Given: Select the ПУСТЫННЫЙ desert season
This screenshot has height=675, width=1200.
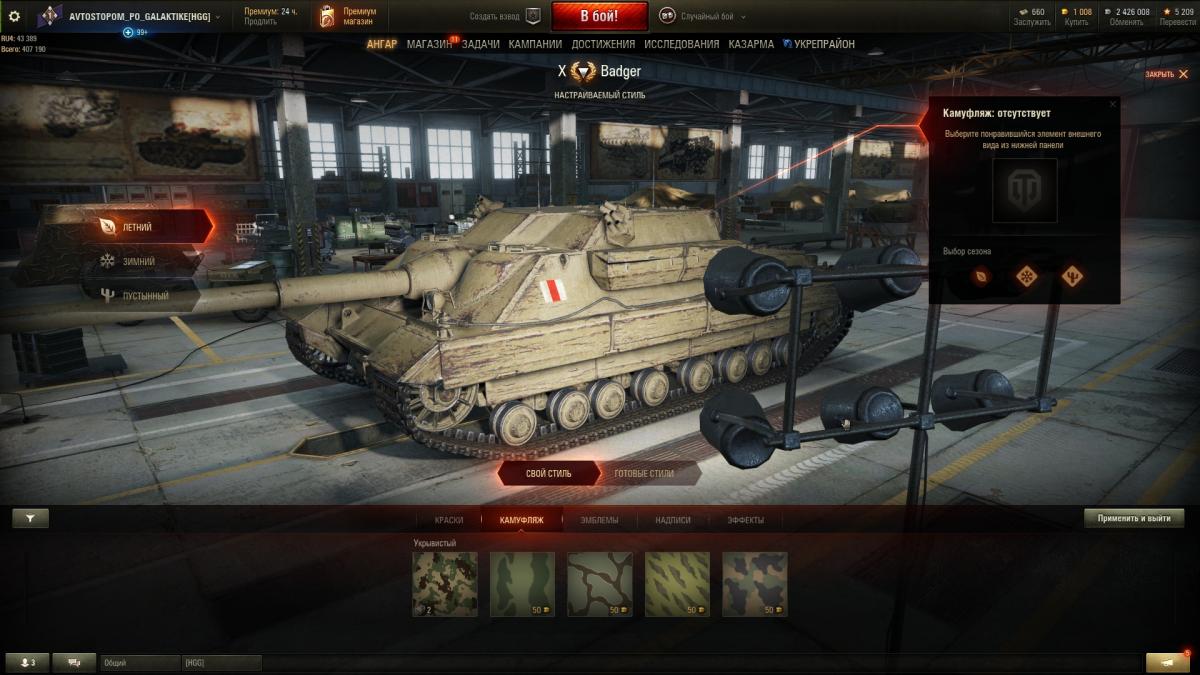Looking at the screenshot, I should [x=144, y=296].
